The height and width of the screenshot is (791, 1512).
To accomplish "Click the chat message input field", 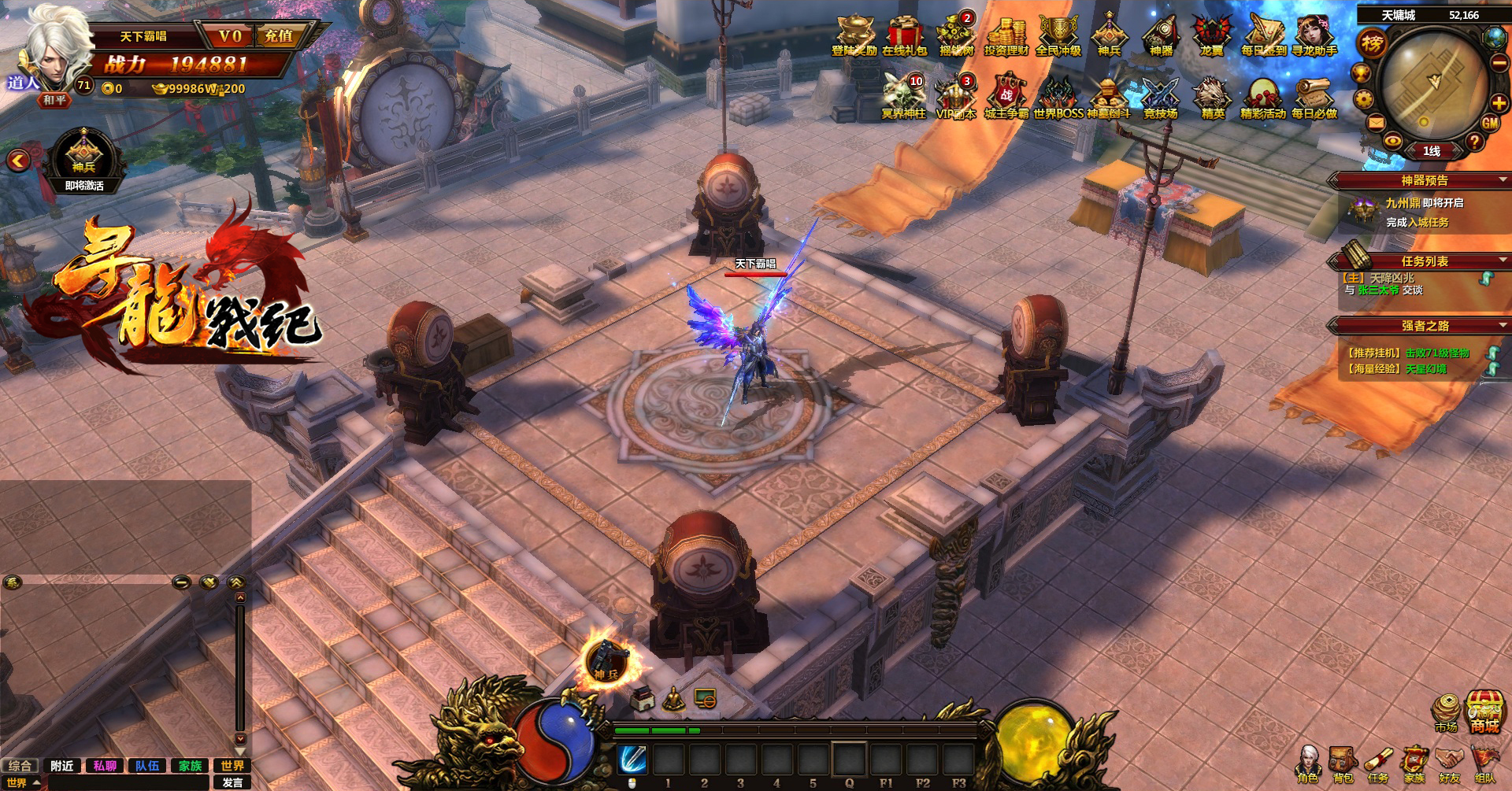I will 128,782.
